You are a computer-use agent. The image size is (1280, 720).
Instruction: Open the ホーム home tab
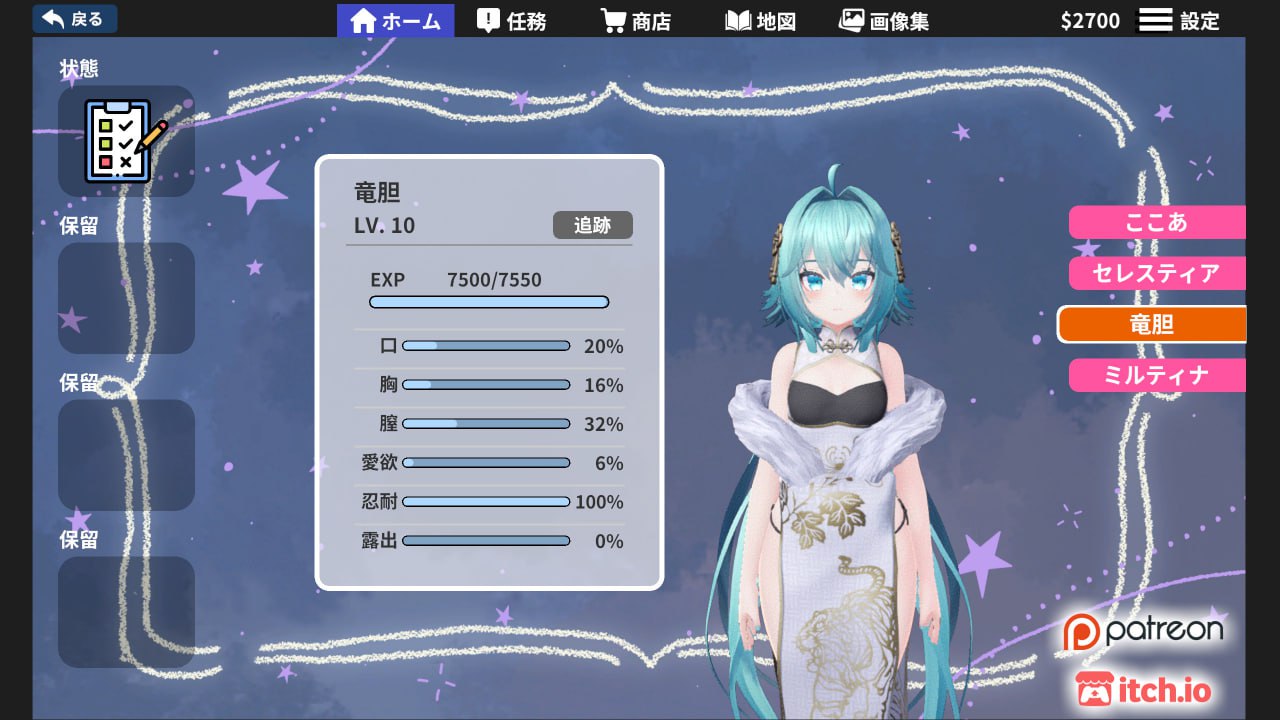396,21
